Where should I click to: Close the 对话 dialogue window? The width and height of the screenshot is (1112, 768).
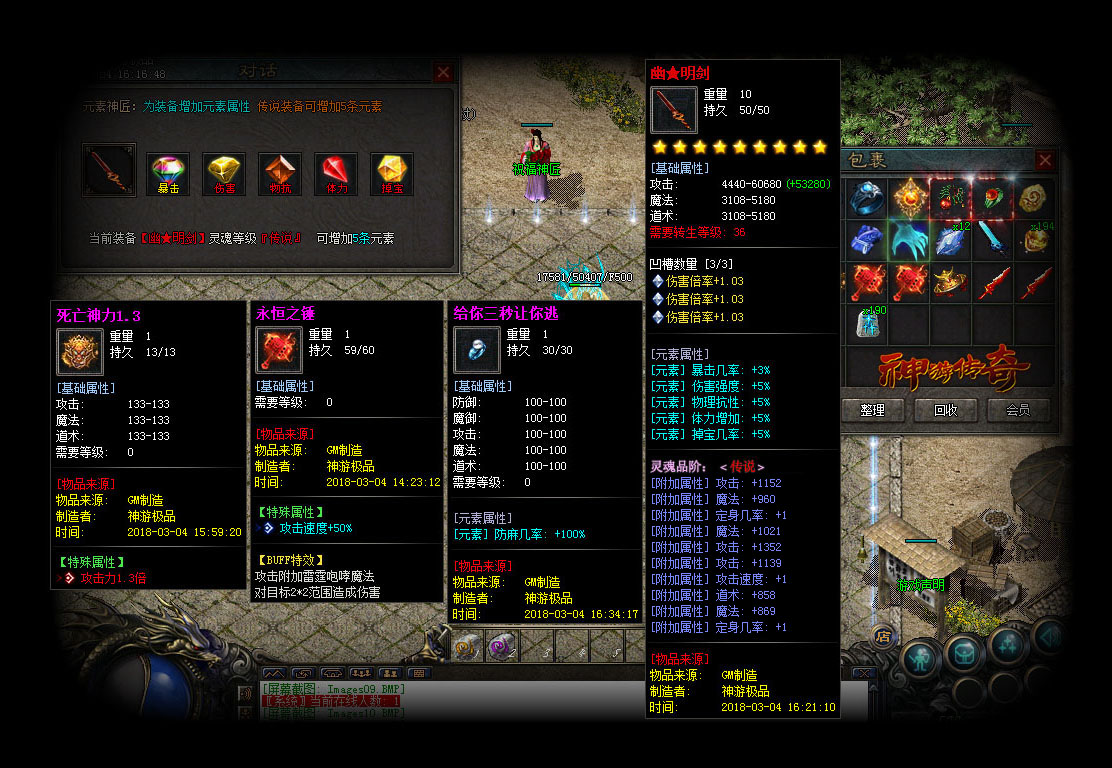tap(443, 72)
